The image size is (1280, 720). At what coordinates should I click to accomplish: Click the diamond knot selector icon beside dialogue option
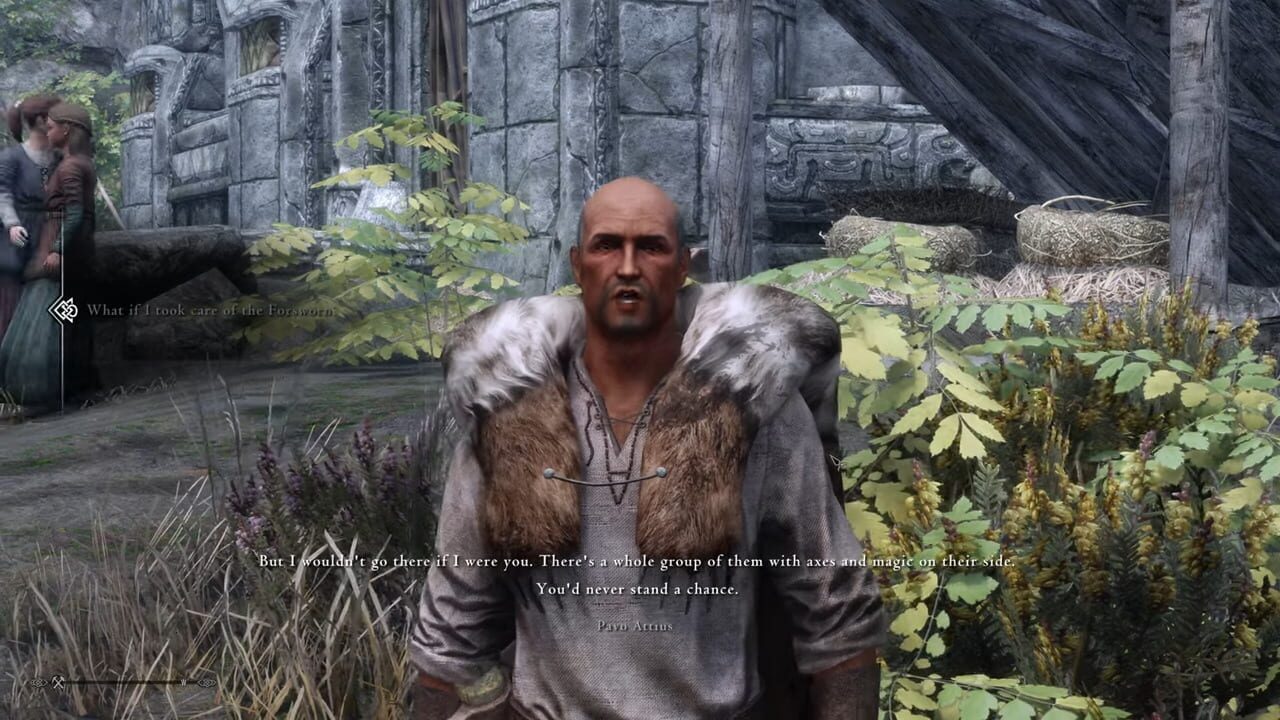click(68, 310)
